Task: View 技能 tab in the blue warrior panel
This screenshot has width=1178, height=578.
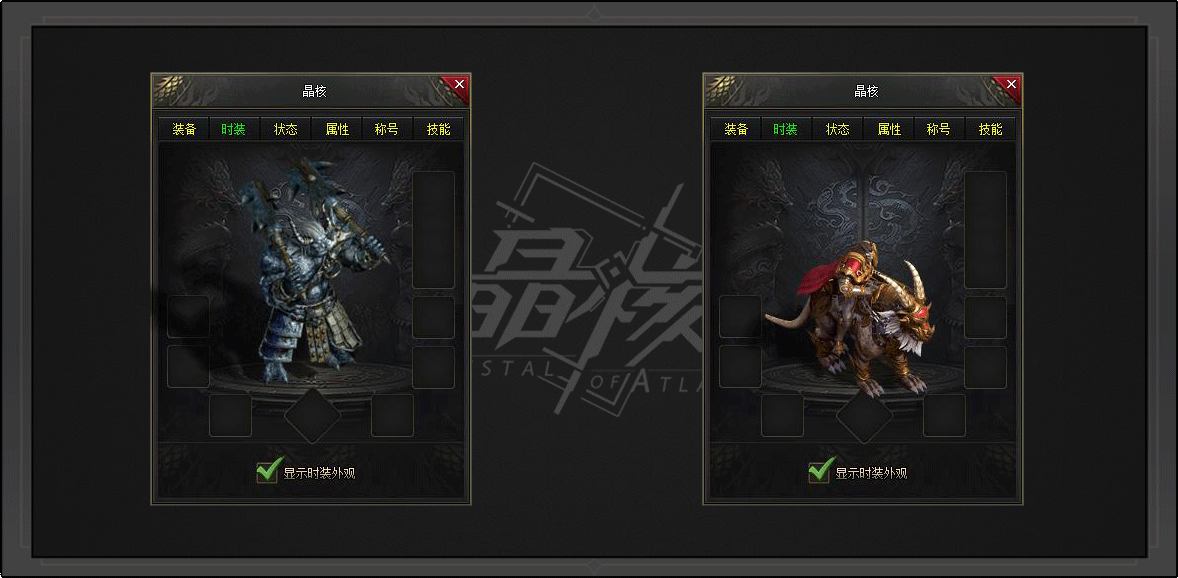Action: click(438, 130)
